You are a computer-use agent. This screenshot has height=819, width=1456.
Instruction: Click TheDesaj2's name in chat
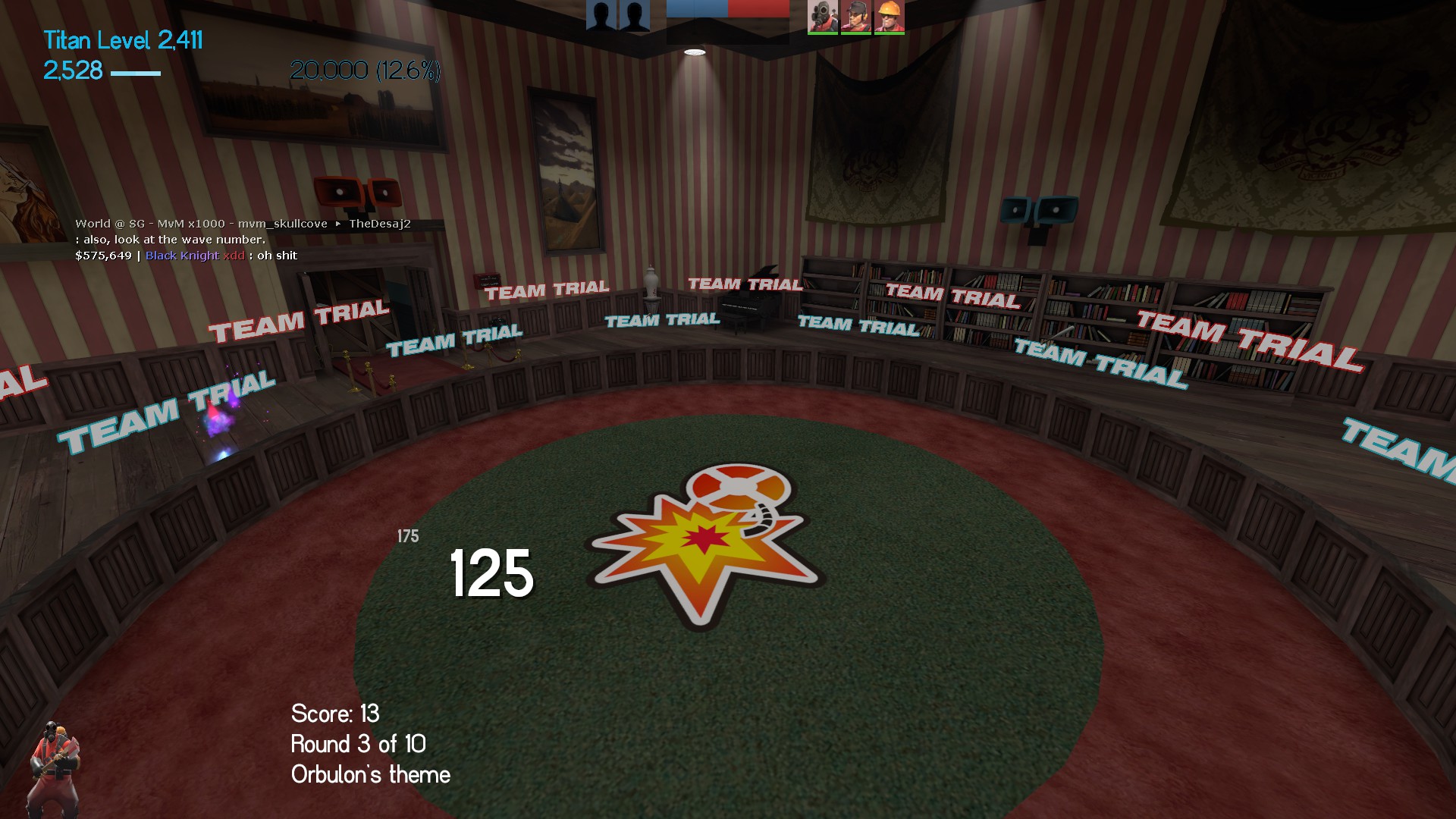tap(379, 224)
